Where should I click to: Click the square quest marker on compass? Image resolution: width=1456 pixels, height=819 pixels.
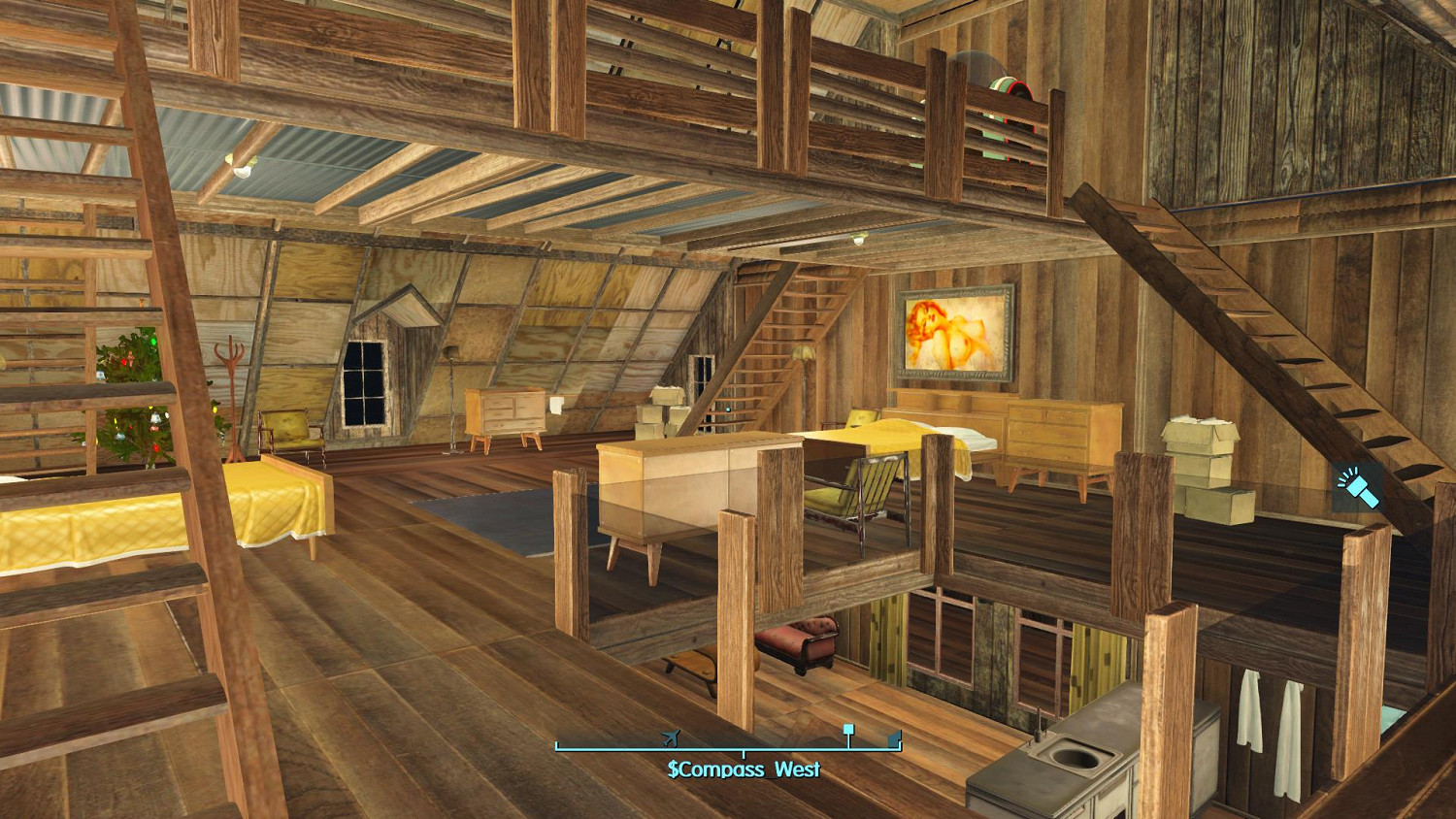click(848, 730)
